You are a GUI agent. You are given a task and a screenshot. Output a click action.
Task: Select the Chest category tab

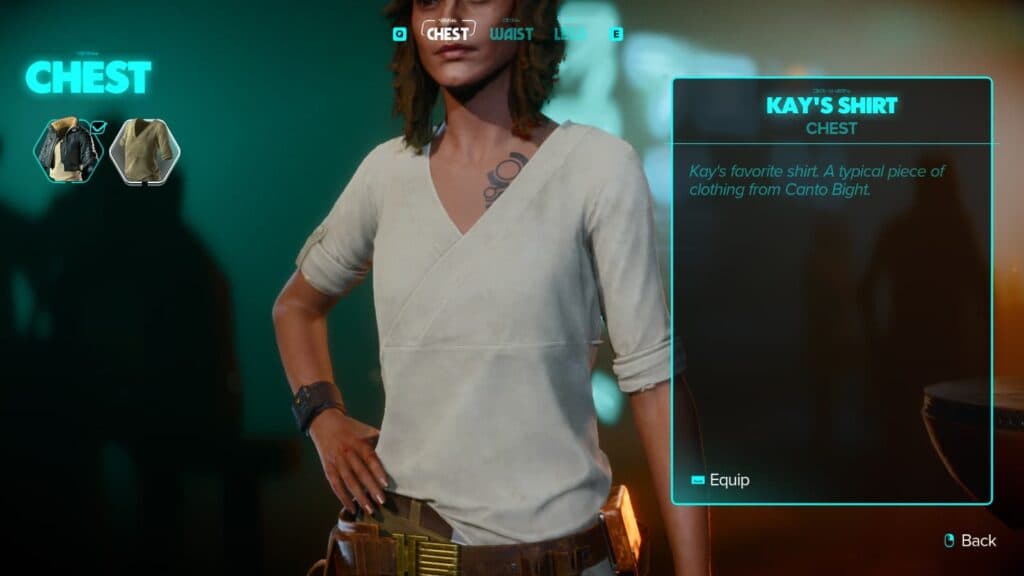click(x=448, y=33)
